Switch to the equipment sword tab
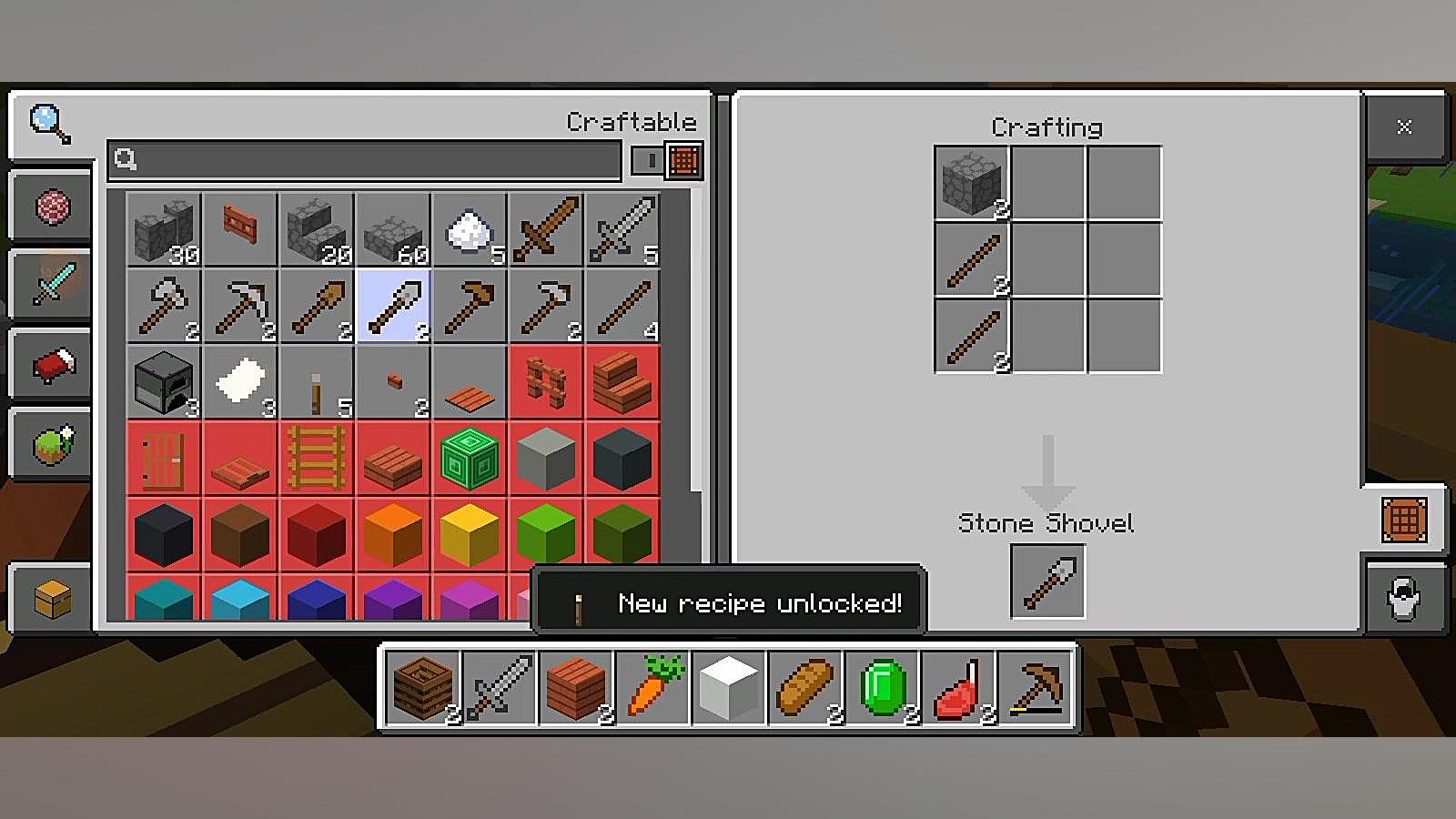Viewport: 1456px width, 819px height. tap(51, 284)
